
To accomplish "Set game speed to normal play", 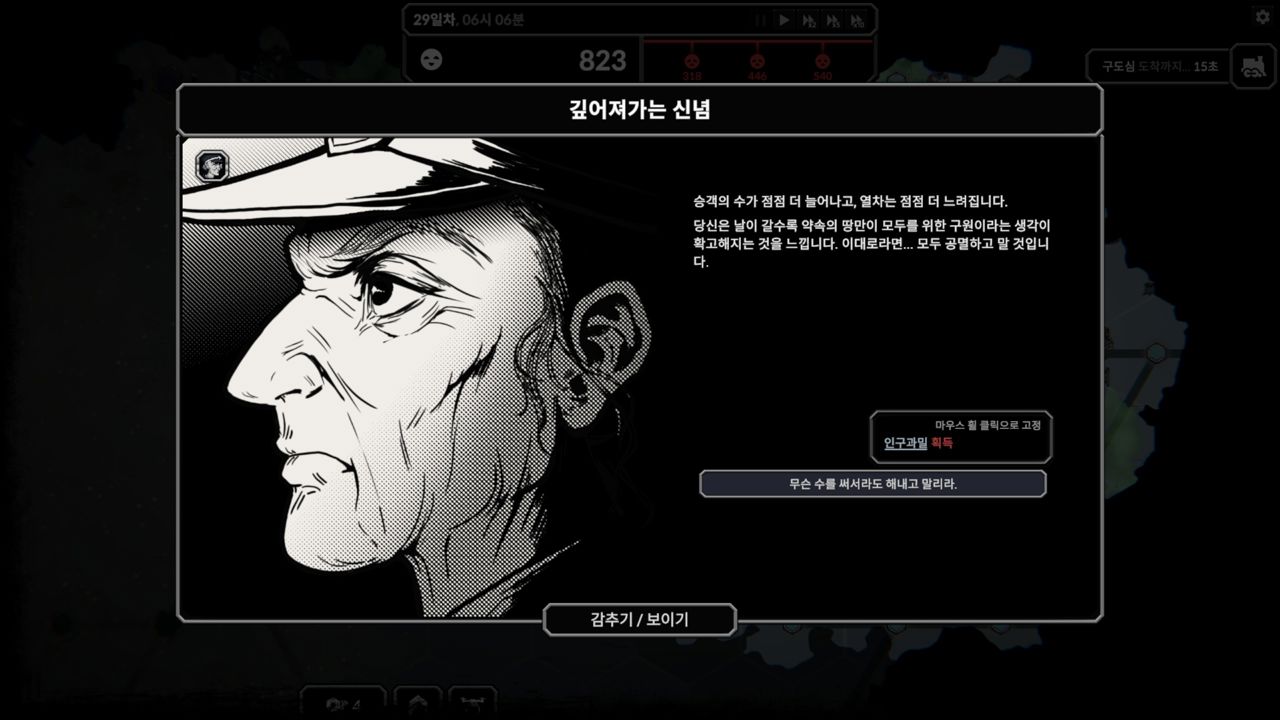I will pyautogui.click(x=784, y=20).
